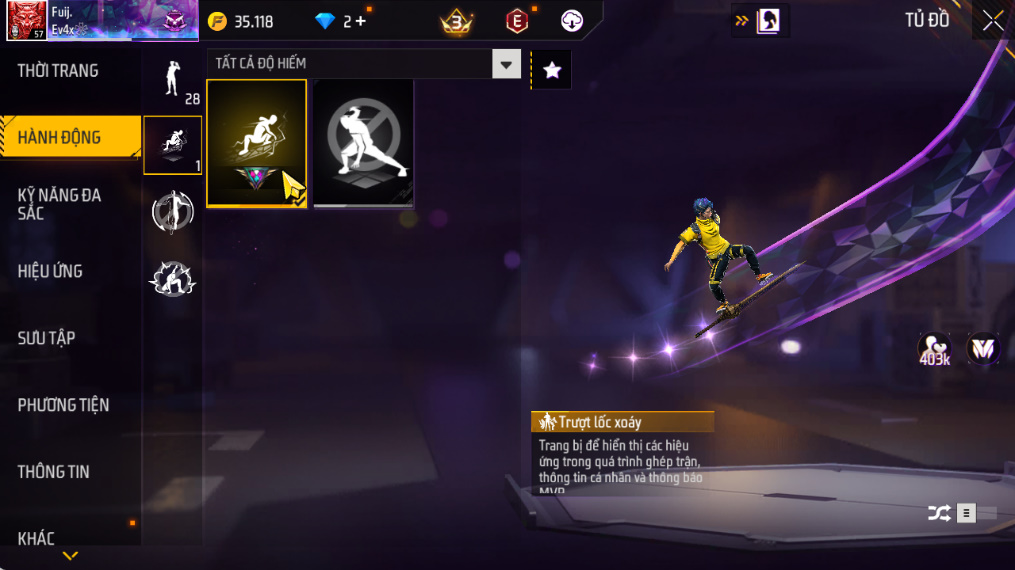Toggle the star favorites filter
Viewport: 1015px width, 570px height.
(x=551, y=69)
